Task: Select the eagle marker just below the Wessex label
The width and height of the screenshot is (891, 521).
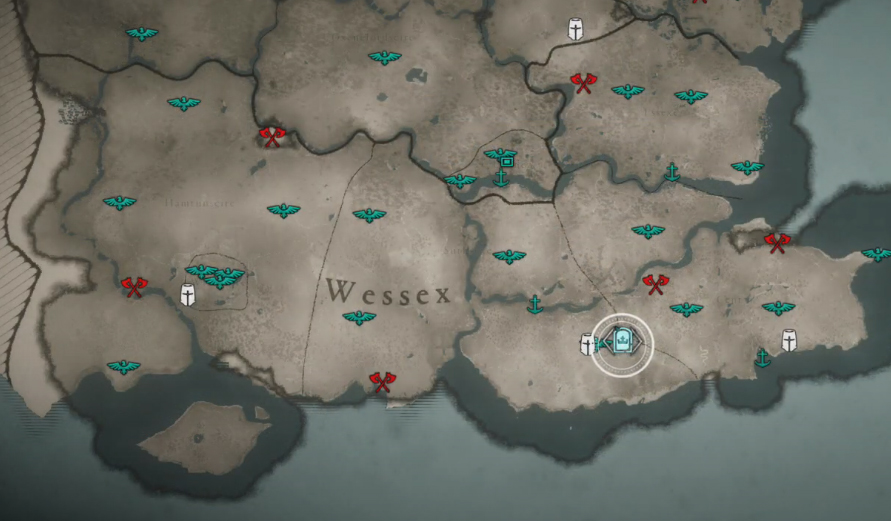Action: [359, 318]
